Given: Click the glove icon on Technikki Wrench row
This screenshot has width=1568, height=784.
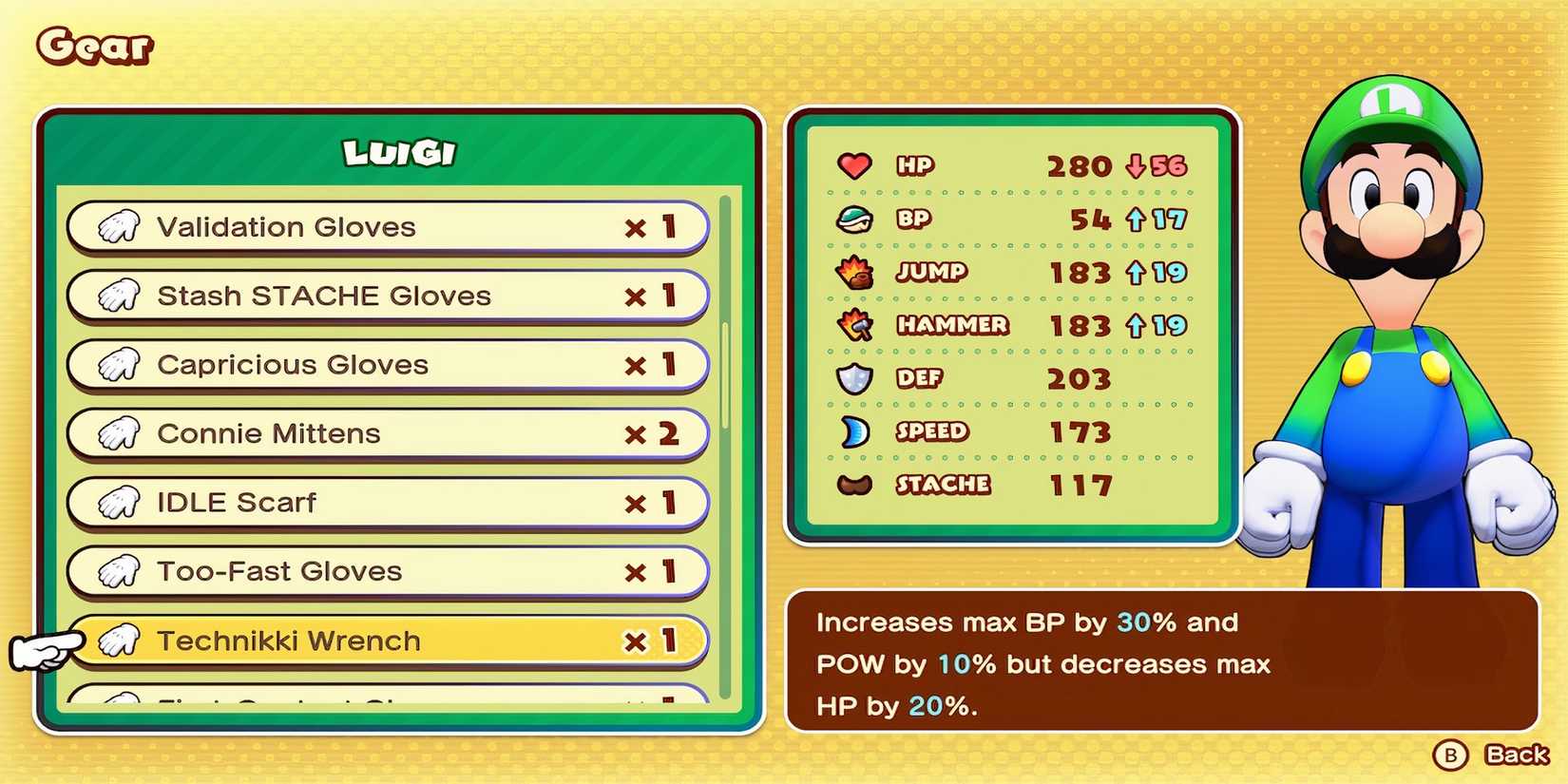Looking at the screenshot, I should pos(118,641).
